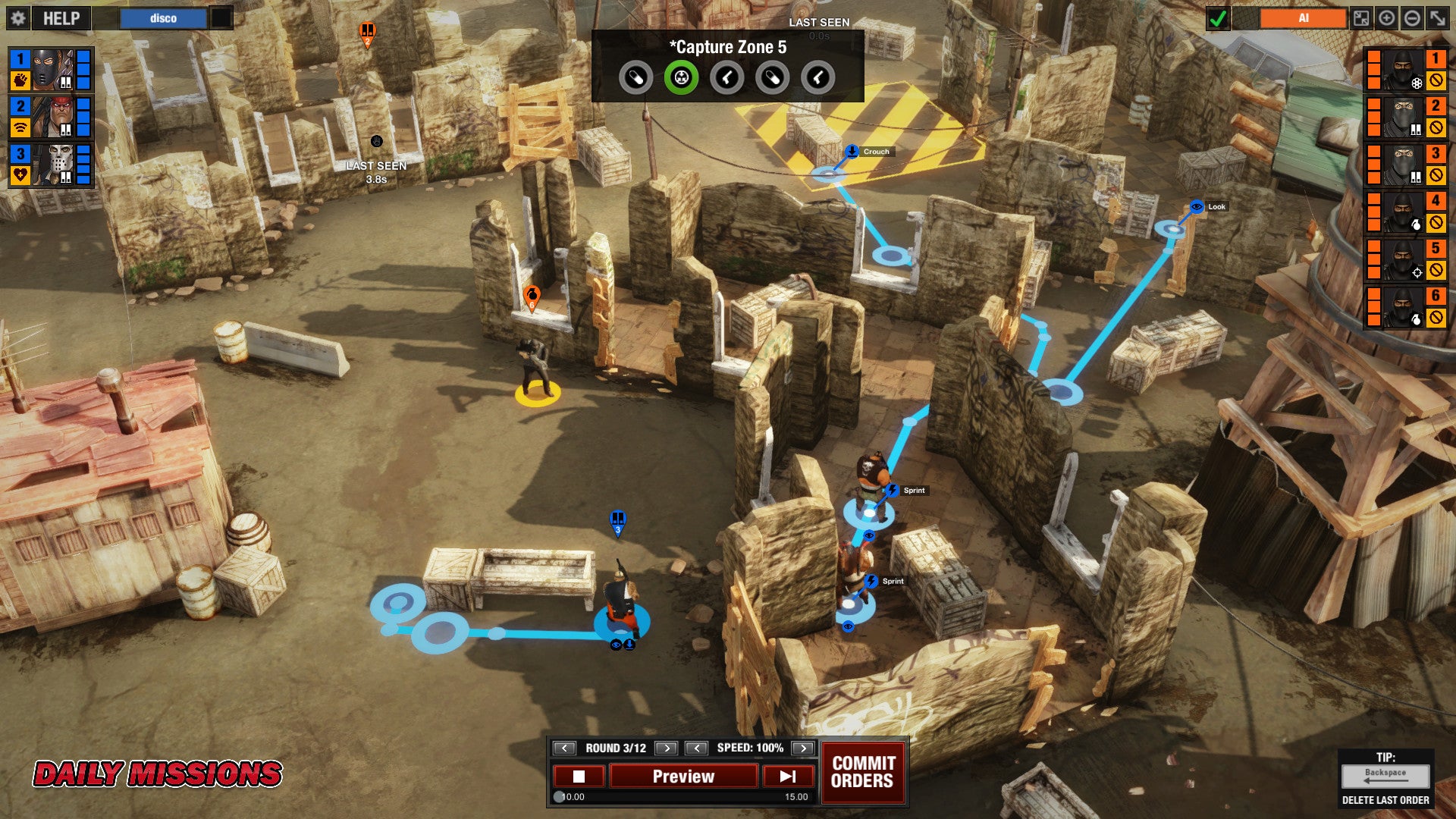This screenshot has width=1456, height=819.
Task: Increase the playback speed
Action: tap(802, 748)
